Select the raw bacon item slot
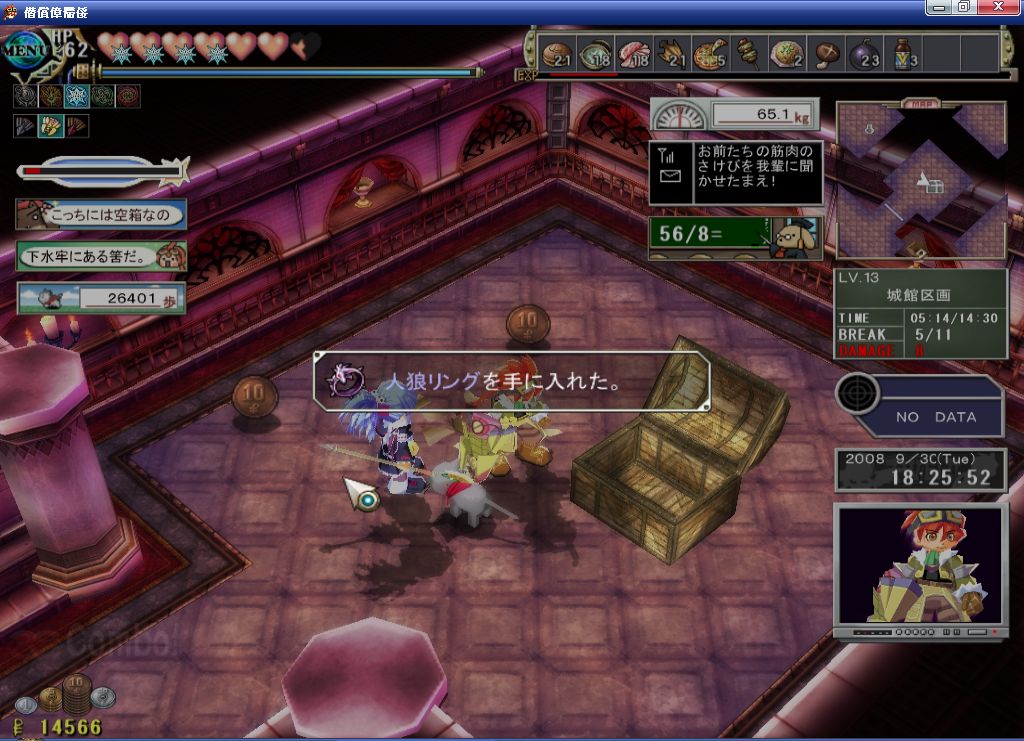1024x741 pixels. tap(635, 54)
